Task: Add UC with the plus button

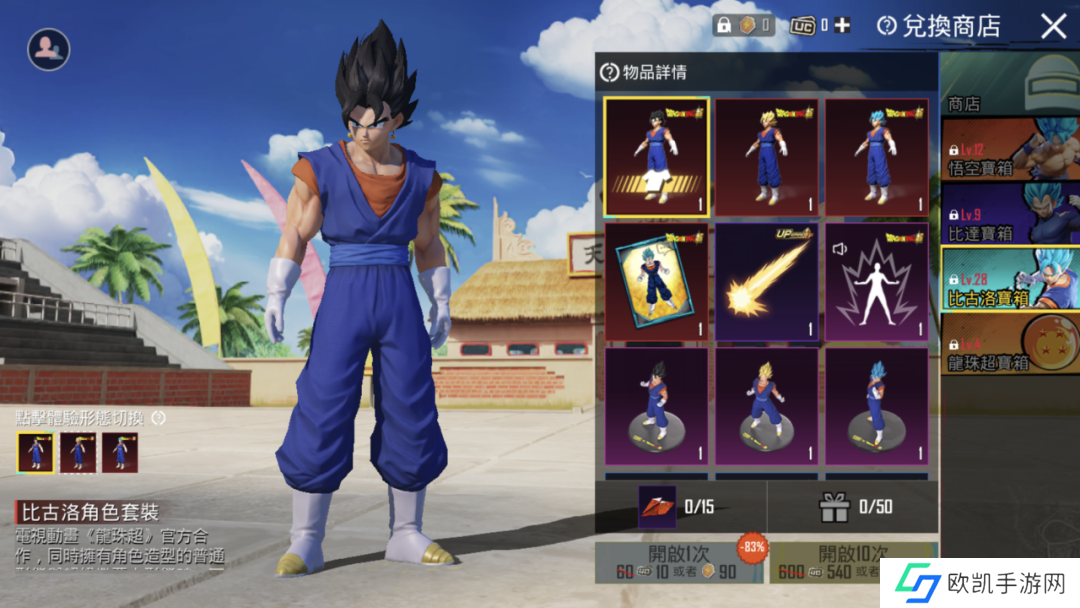Action: 842,26
